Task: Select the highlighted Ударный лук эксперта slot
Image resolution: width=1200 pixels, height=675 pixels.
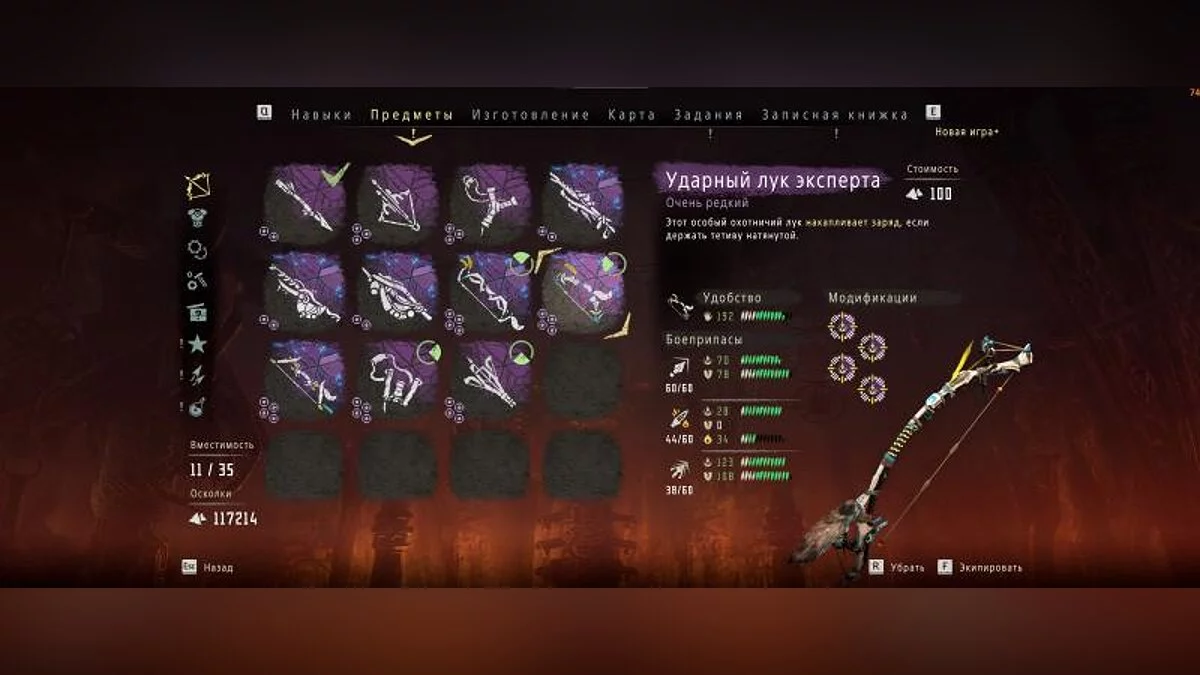Action: [584, 291]
